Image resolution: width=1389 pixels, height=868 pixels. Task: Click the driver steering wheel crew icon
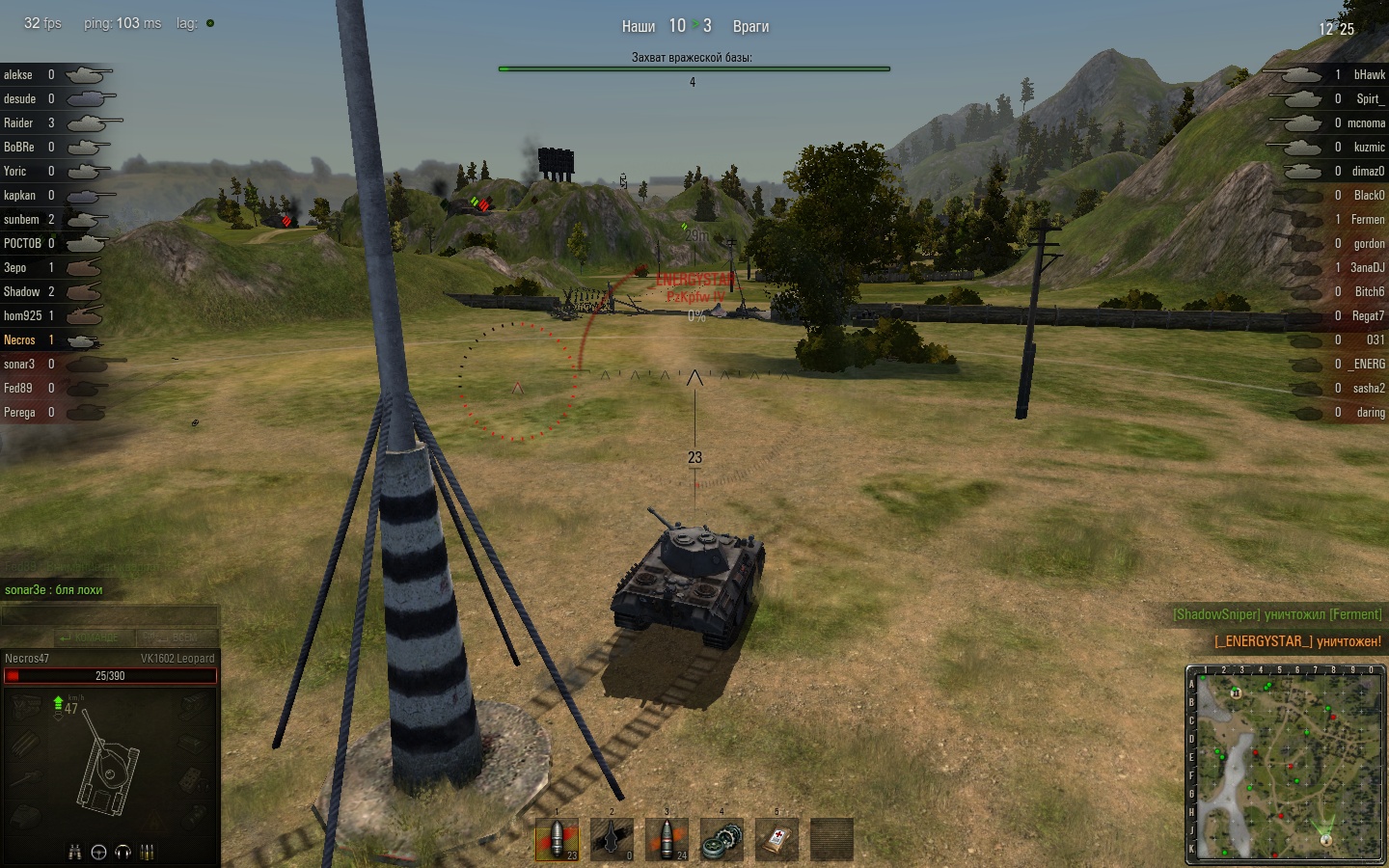98,852
